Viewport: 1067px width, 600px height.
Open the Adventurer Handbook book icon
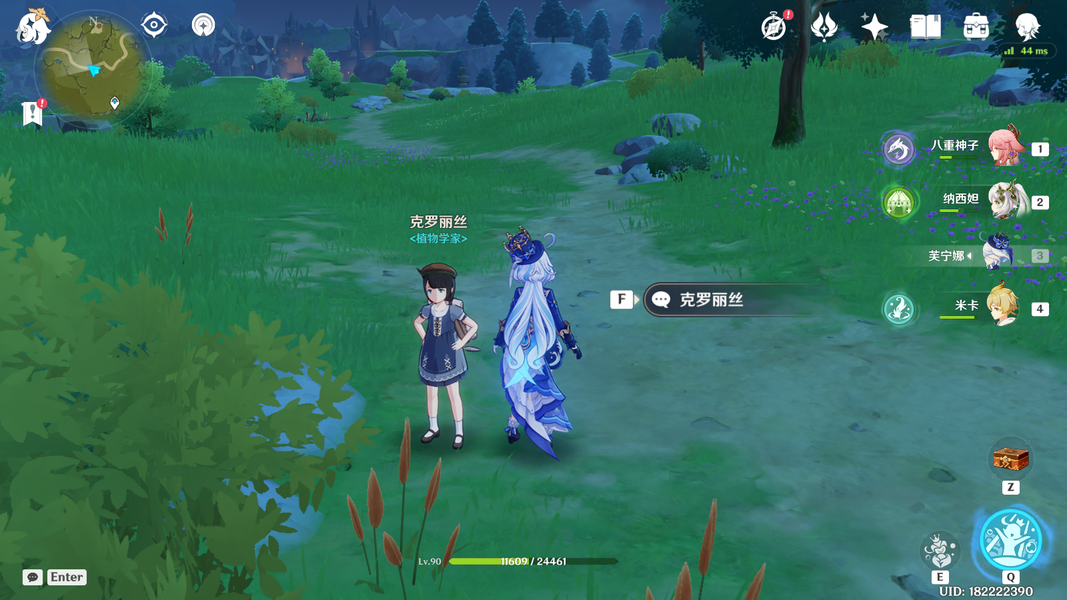point(925,27)
